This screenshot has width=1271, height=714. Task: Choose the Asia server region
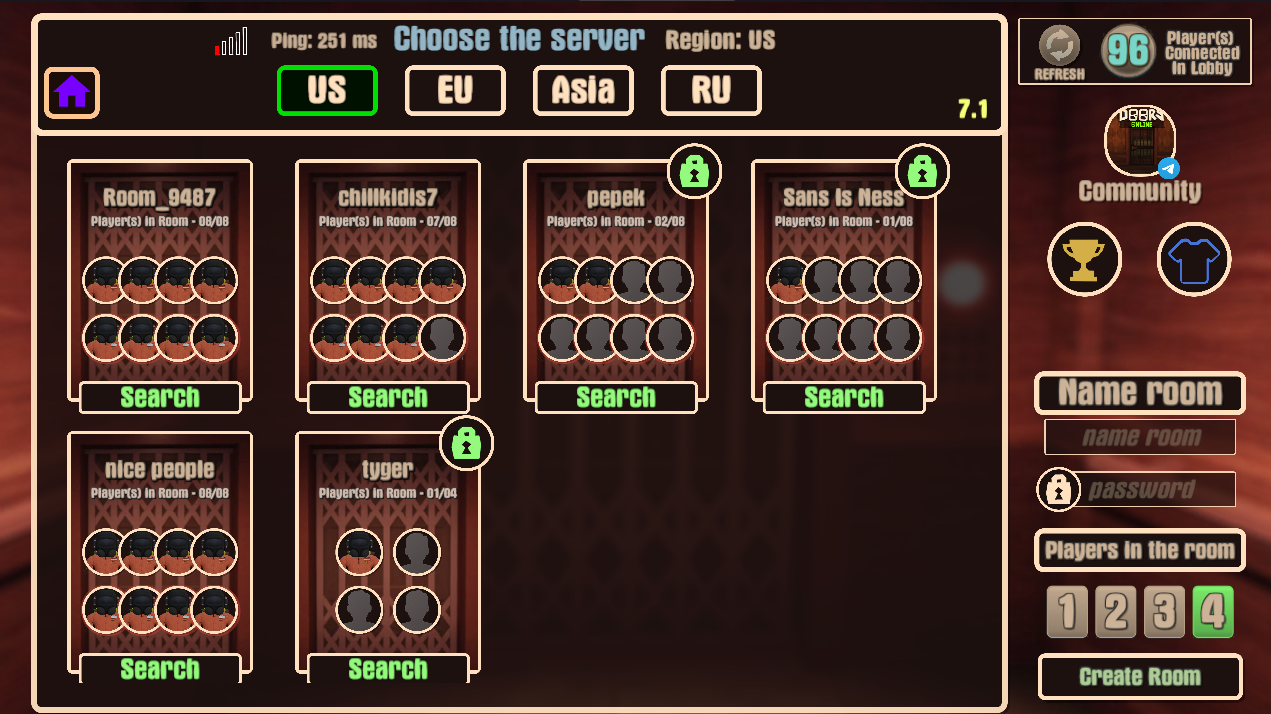(583, 91)
